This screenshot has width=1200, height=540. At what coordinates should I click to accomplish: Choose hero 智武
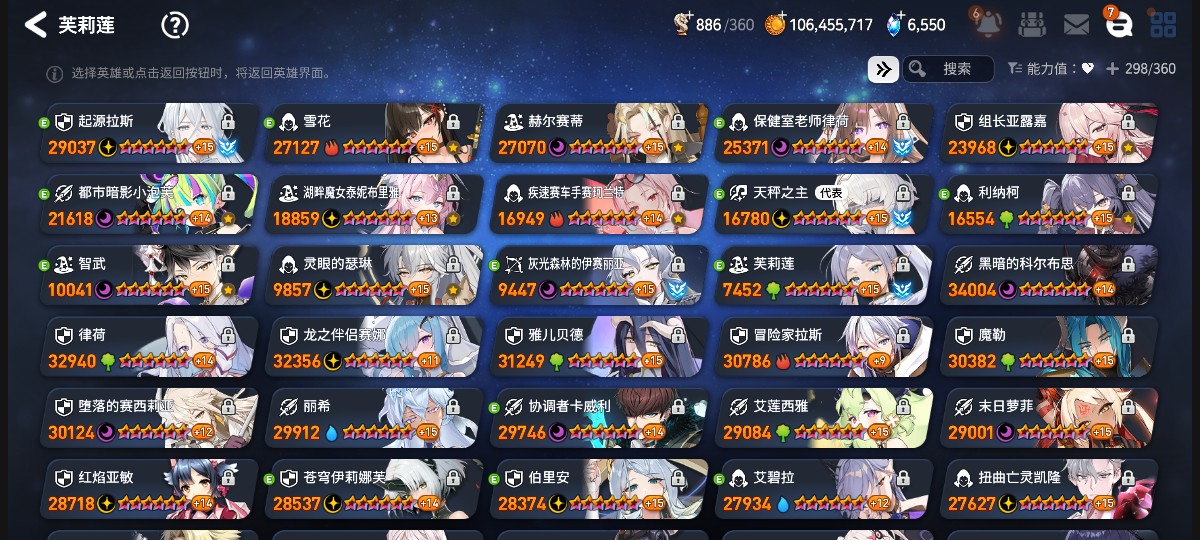pos(150,275)
